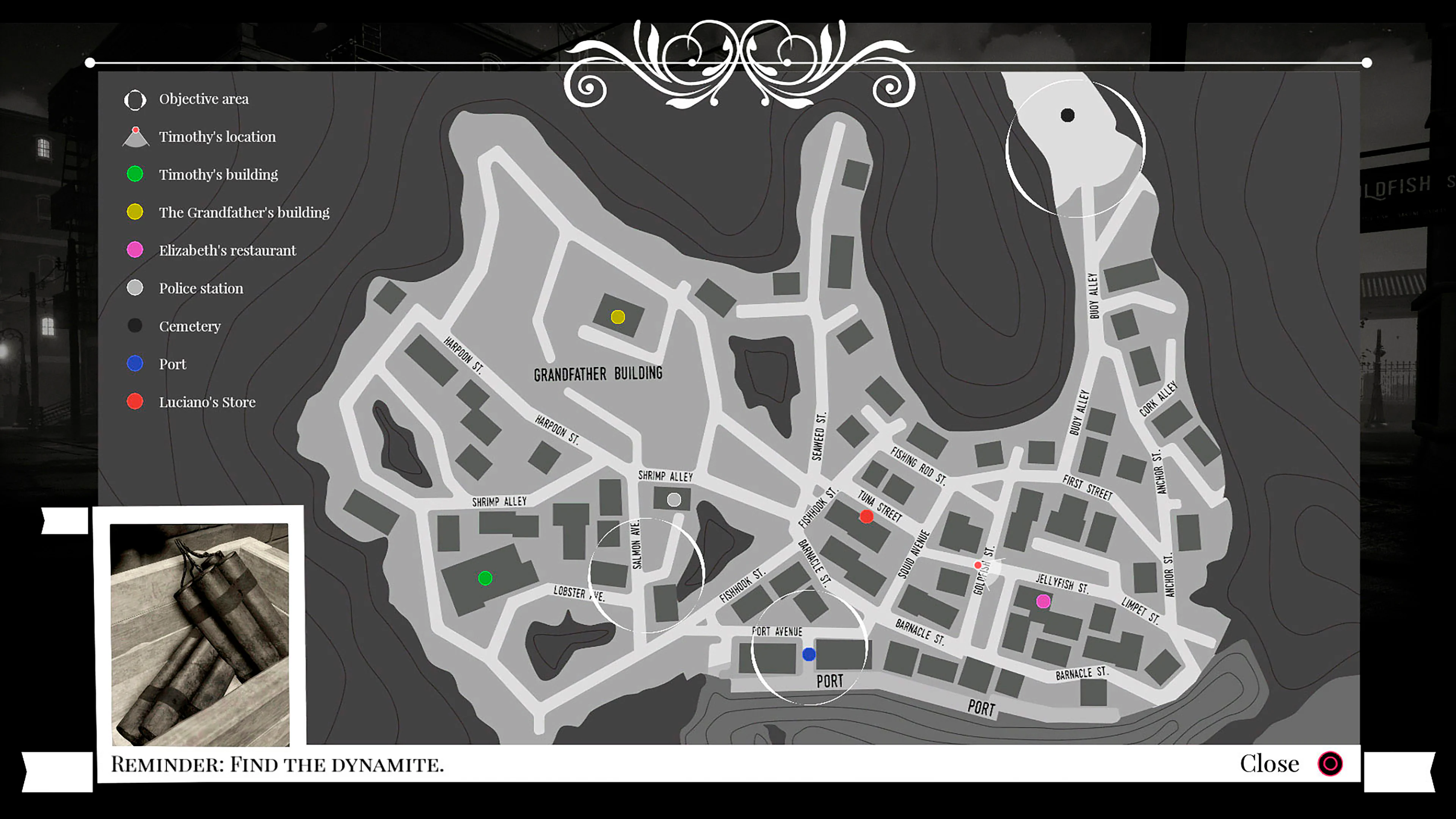Click the black Cemetery dot on map

1067,116
